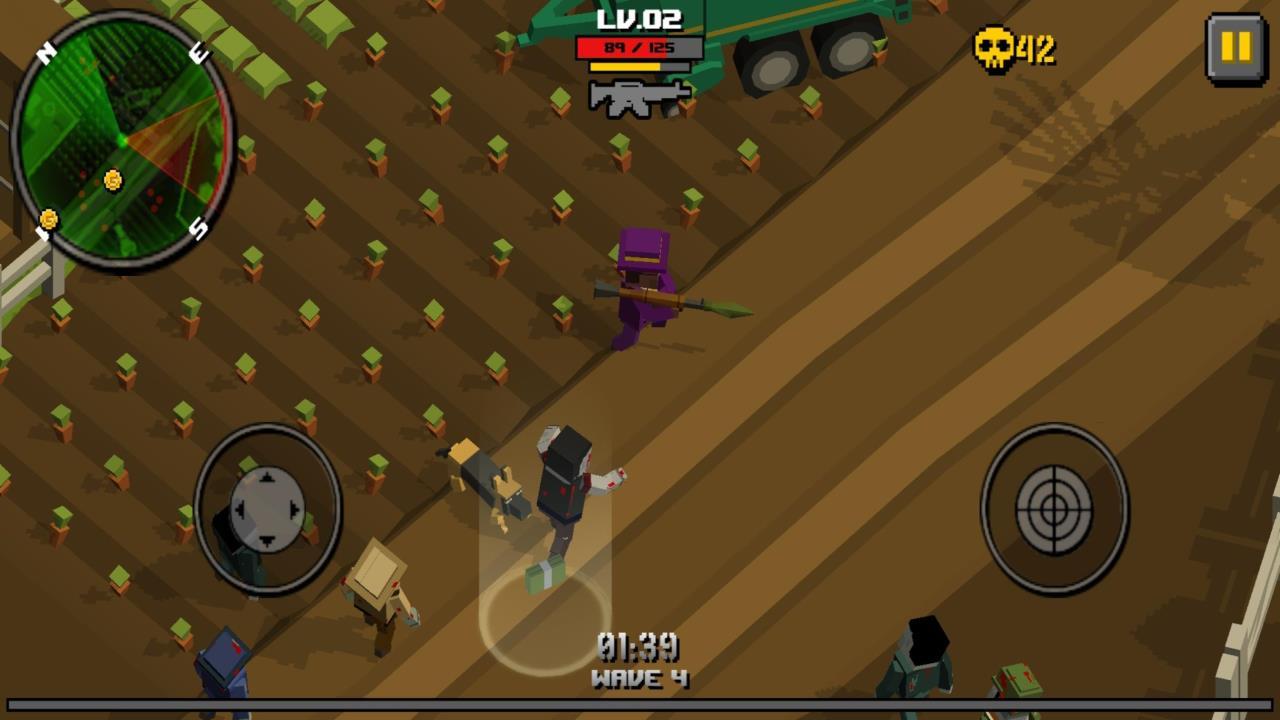1280x720 pixels.
Task: Click the north marker on the compass ring
Action: (45, 54)
